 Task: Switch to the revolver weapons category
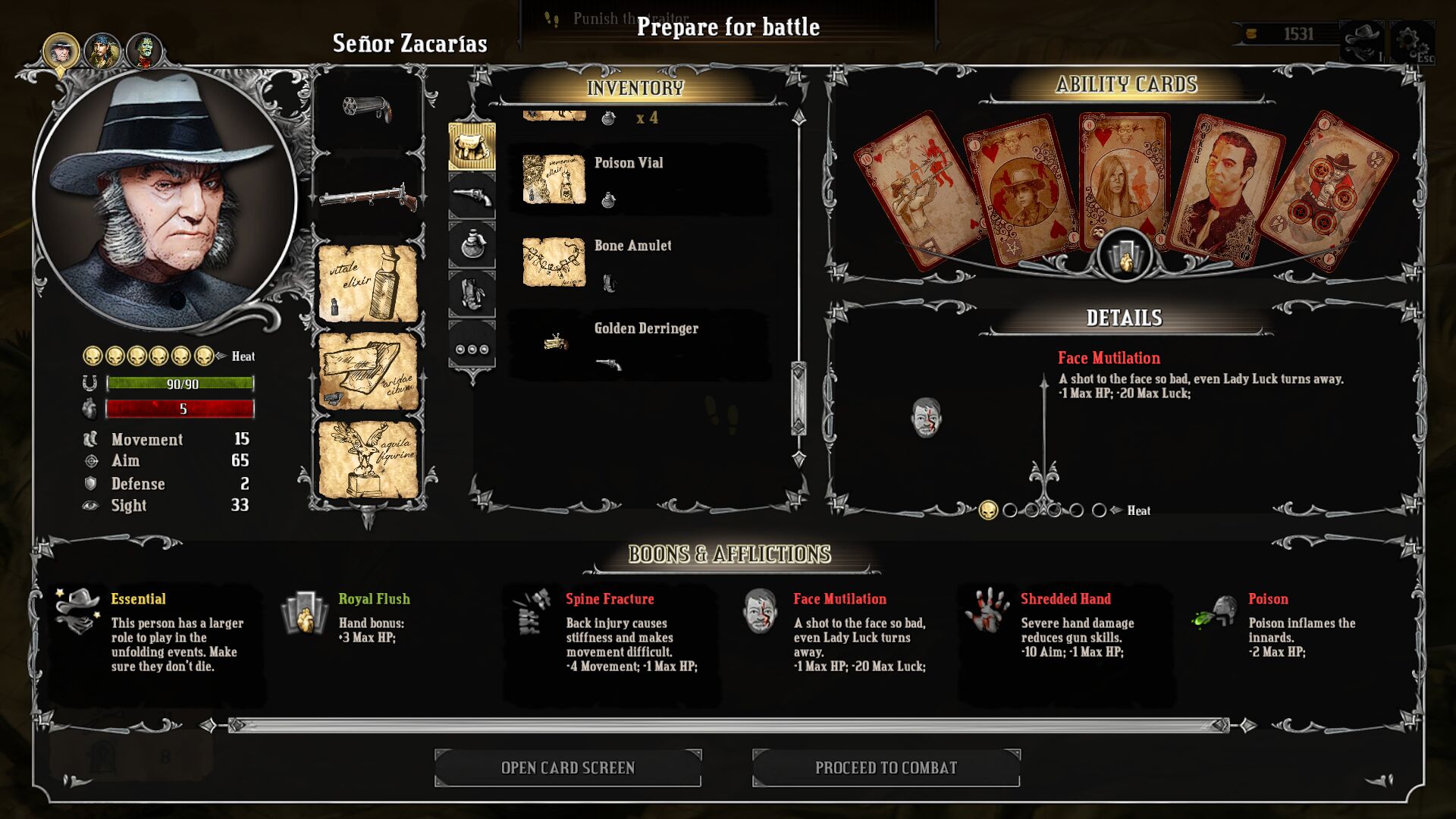pyautogui.click(x=472, y=196)
